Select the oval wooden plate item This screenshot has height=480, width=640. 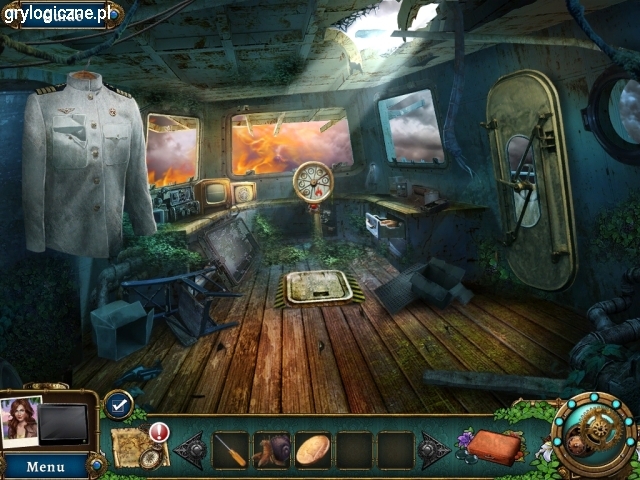[x=313, y=449]
